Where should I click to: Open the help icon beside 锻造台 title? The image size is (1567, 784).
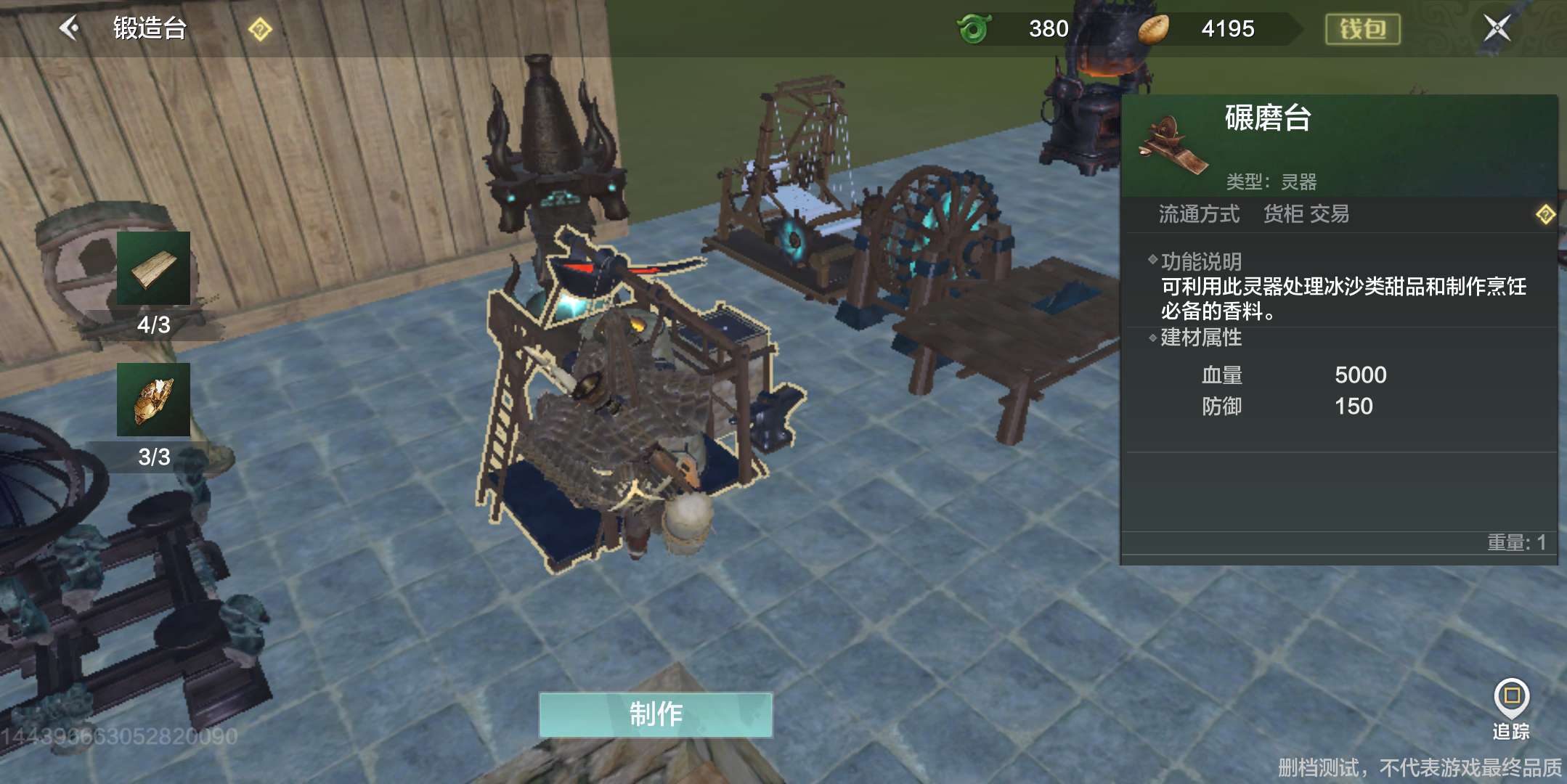(260, 30)
